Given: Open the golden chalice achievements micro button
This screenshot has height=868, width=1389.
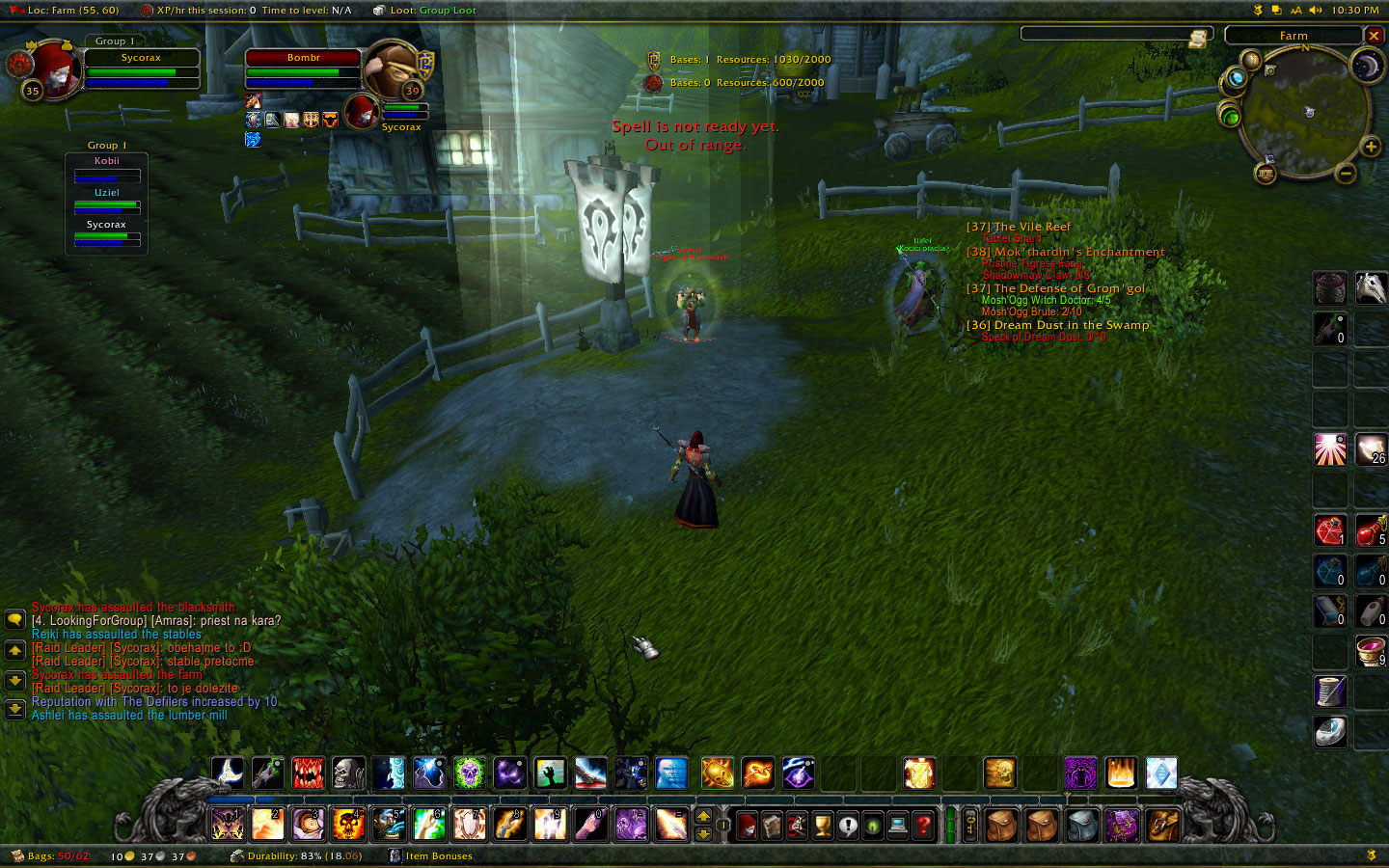Looking at the screenshot, I should pyautogui.click(x=822, y=826).
